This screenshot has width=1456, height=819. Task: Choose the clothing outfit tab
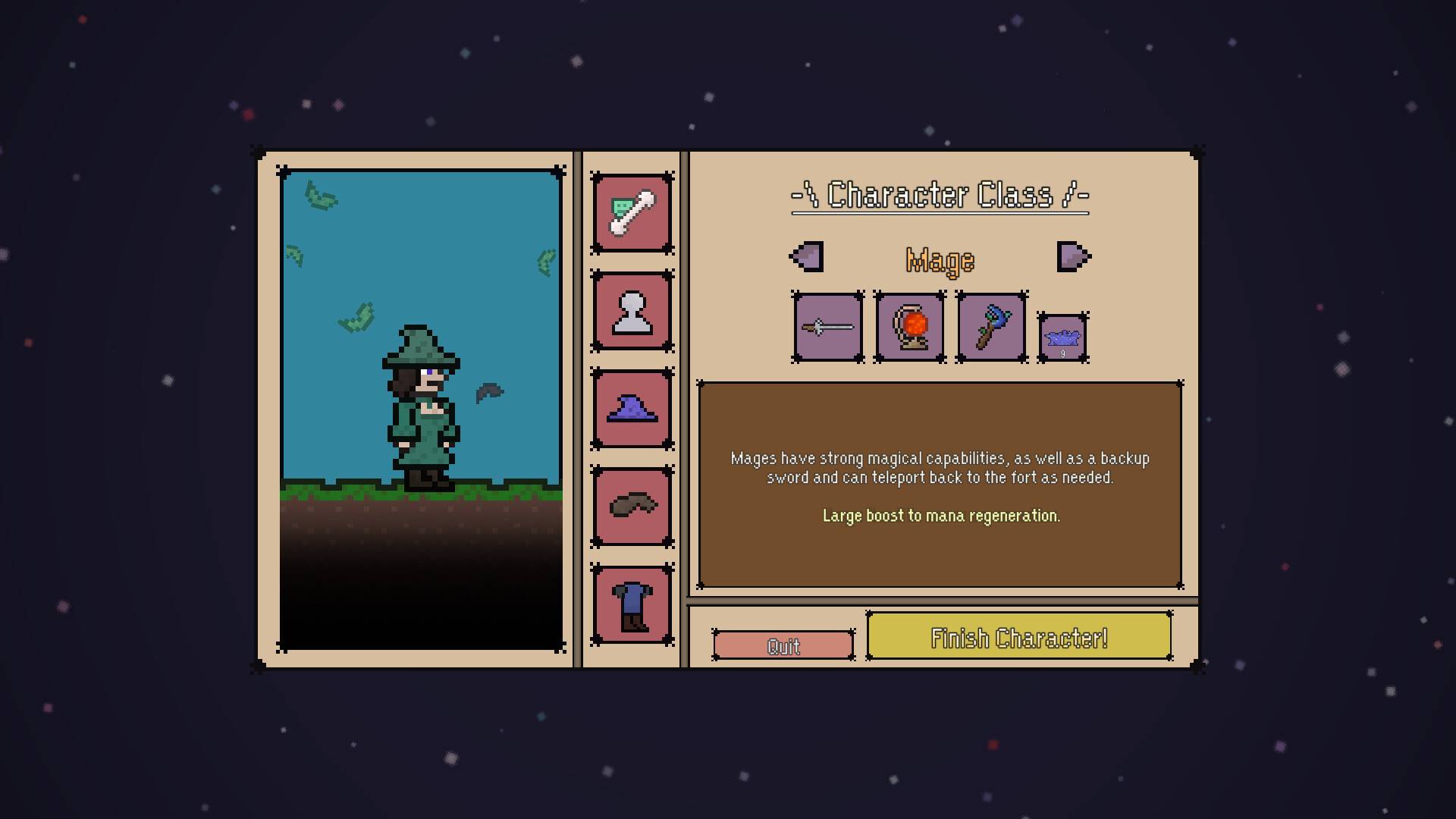pyautogui.click(x=632, y=604)
